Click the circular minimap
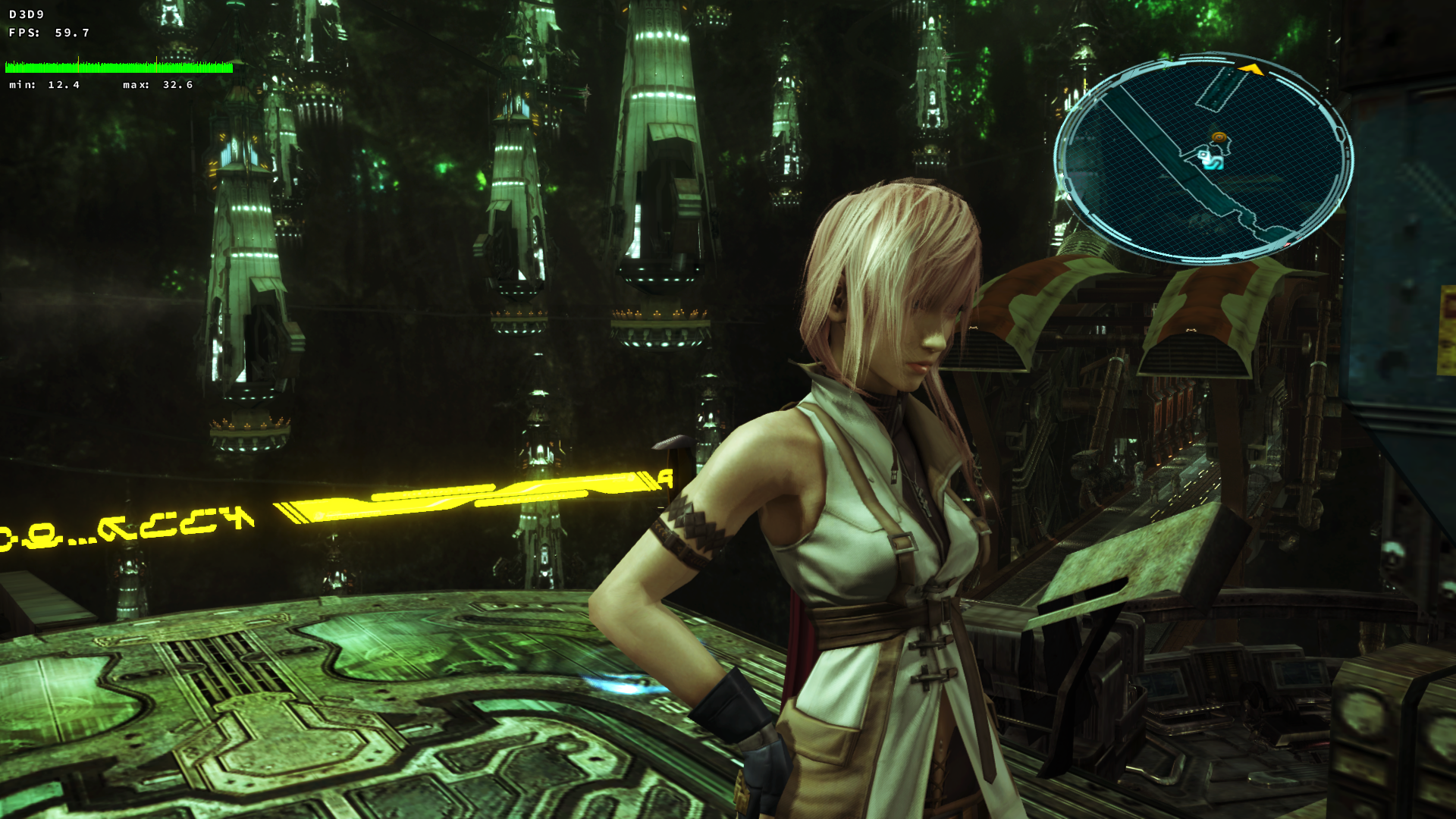 pyautogui.click(x=1203, y=158)
